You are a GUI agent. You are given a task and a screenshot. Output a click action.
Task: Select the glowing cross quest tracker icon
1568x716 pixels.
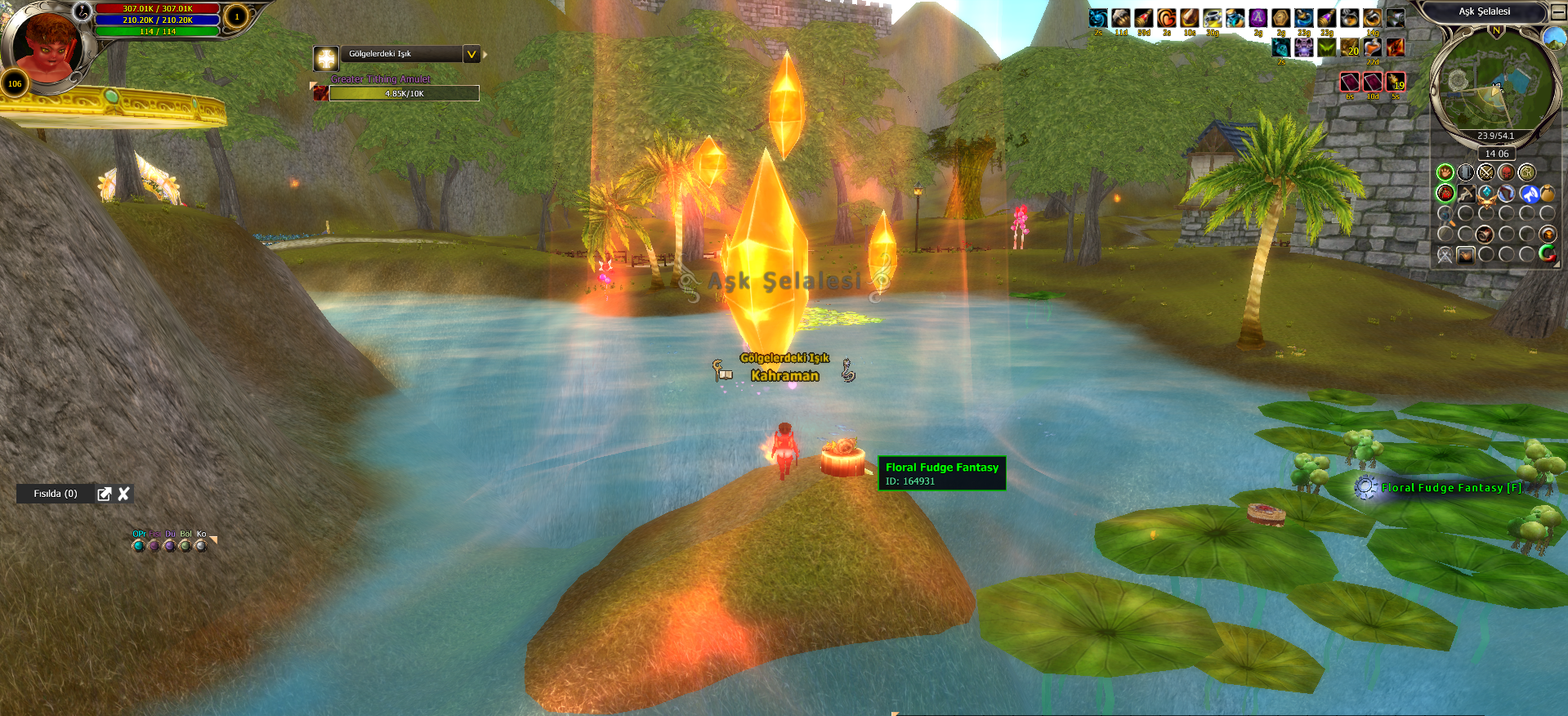click(x=326, y=58)
